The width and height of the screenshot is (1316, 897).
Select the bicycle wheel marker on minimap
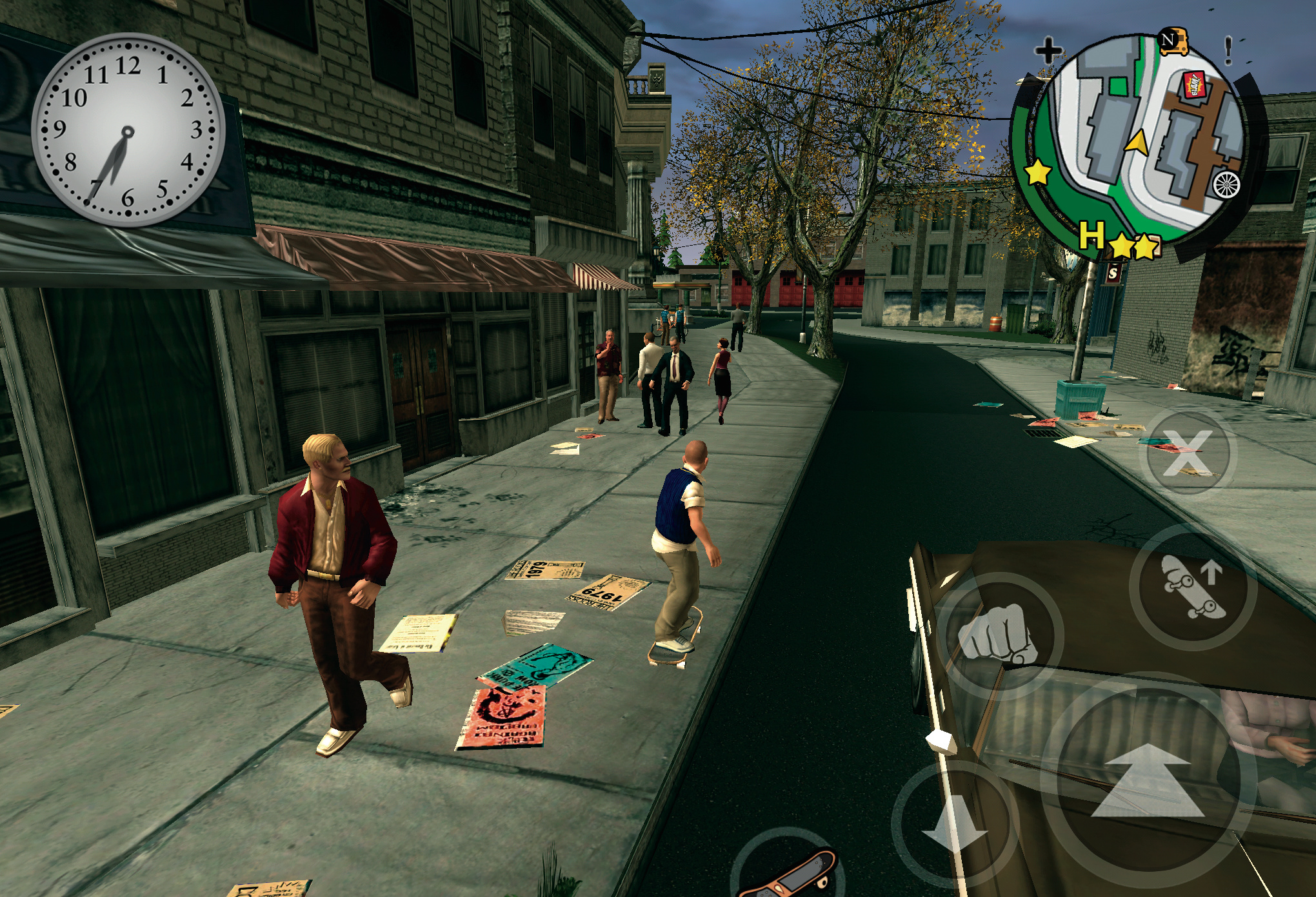click(x=1226, y=185)
